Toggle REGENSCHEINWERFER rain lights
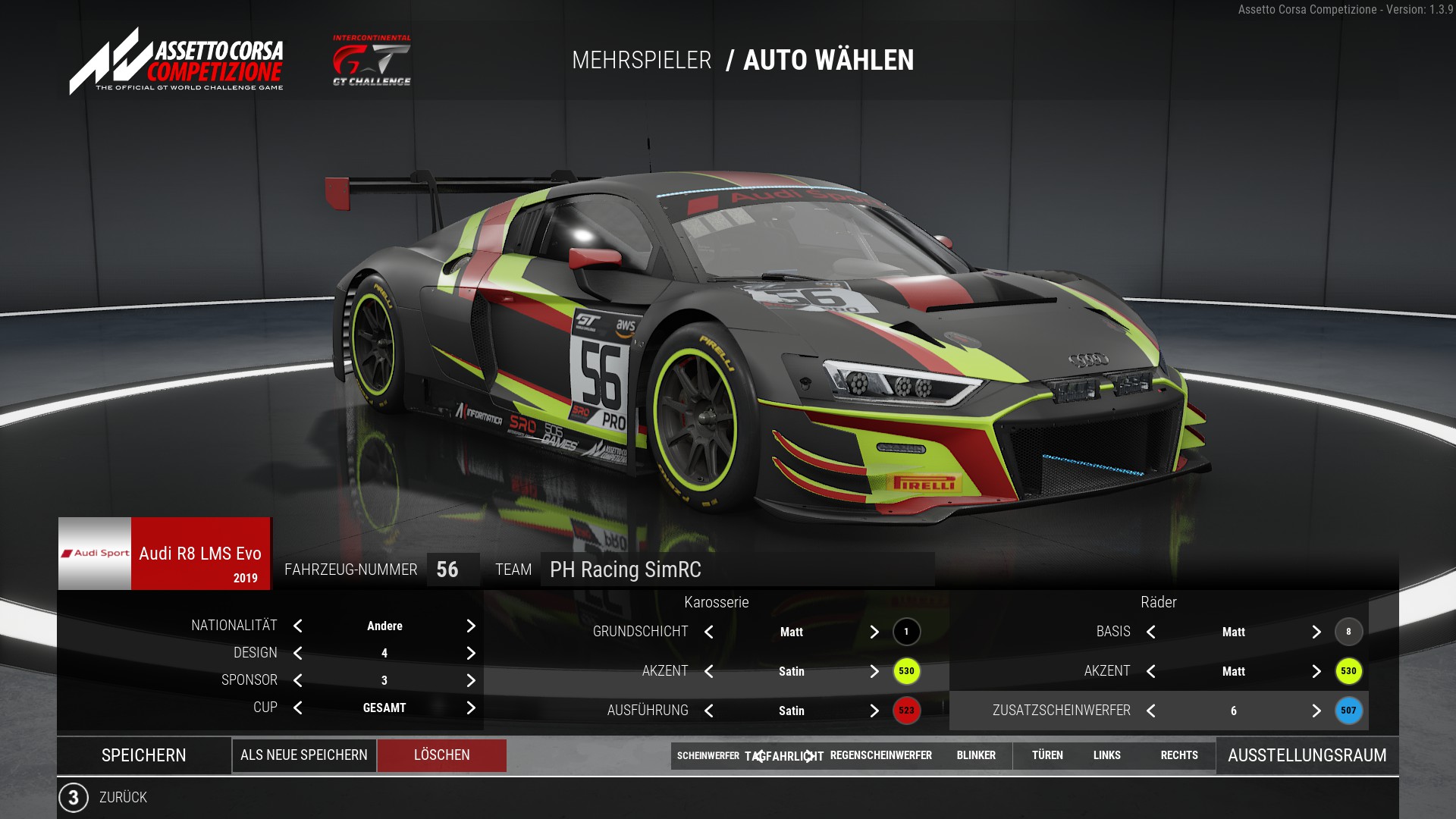Image resolution: width=1456 pixels, height=819 pixels. coord(880,755)
